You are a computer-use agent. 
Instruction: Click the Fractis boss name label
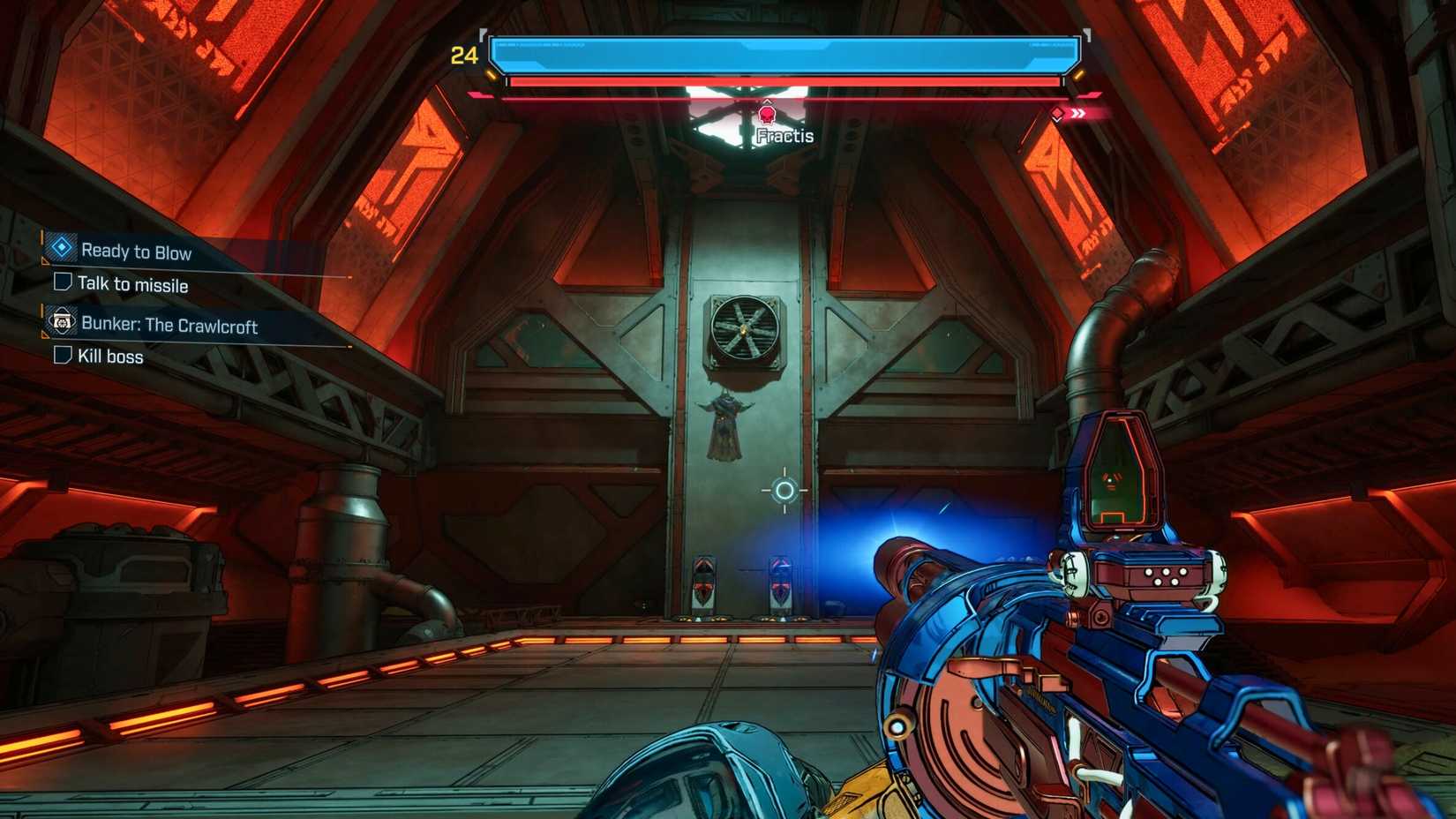click(x=784, y=136)
